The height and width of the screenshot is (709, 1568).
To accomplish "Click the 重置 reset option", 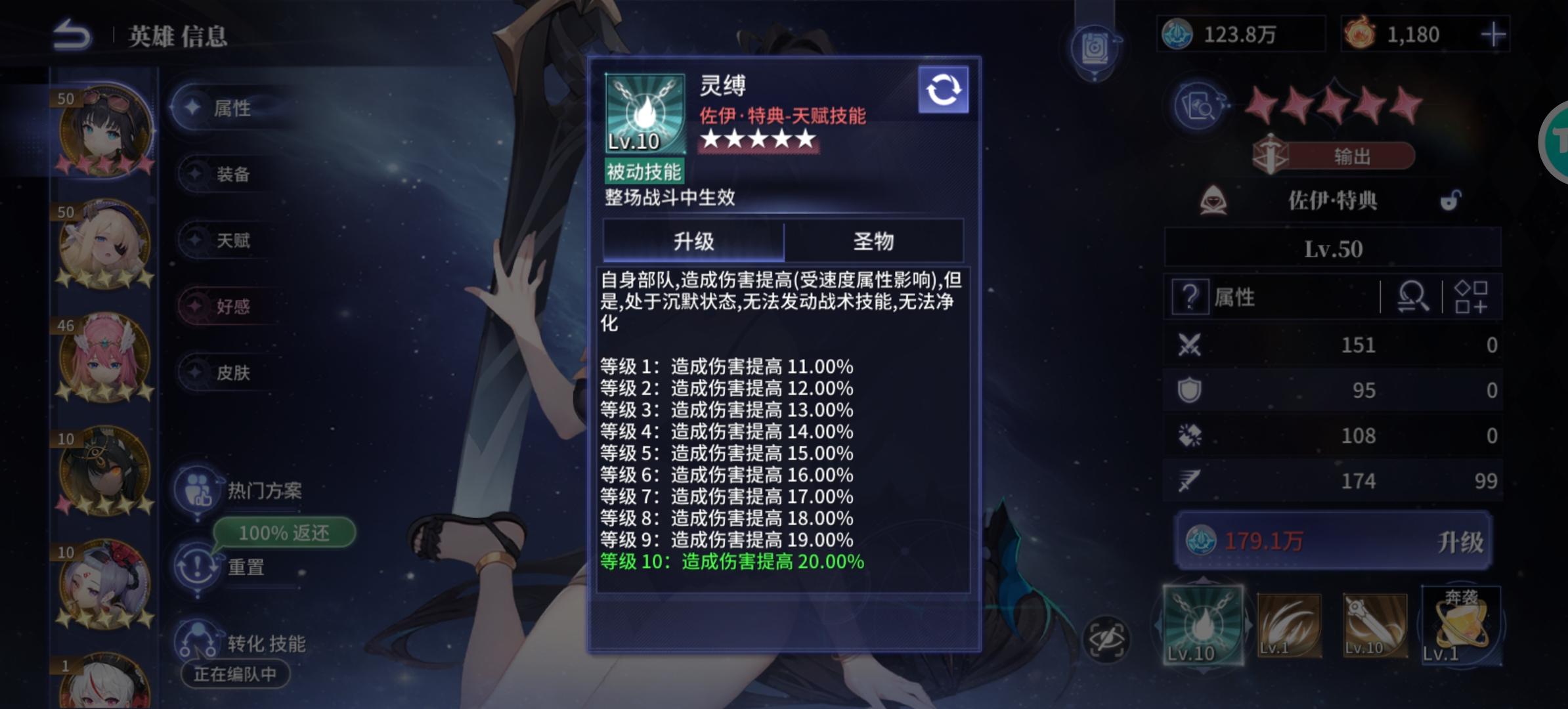I will 246,567.
